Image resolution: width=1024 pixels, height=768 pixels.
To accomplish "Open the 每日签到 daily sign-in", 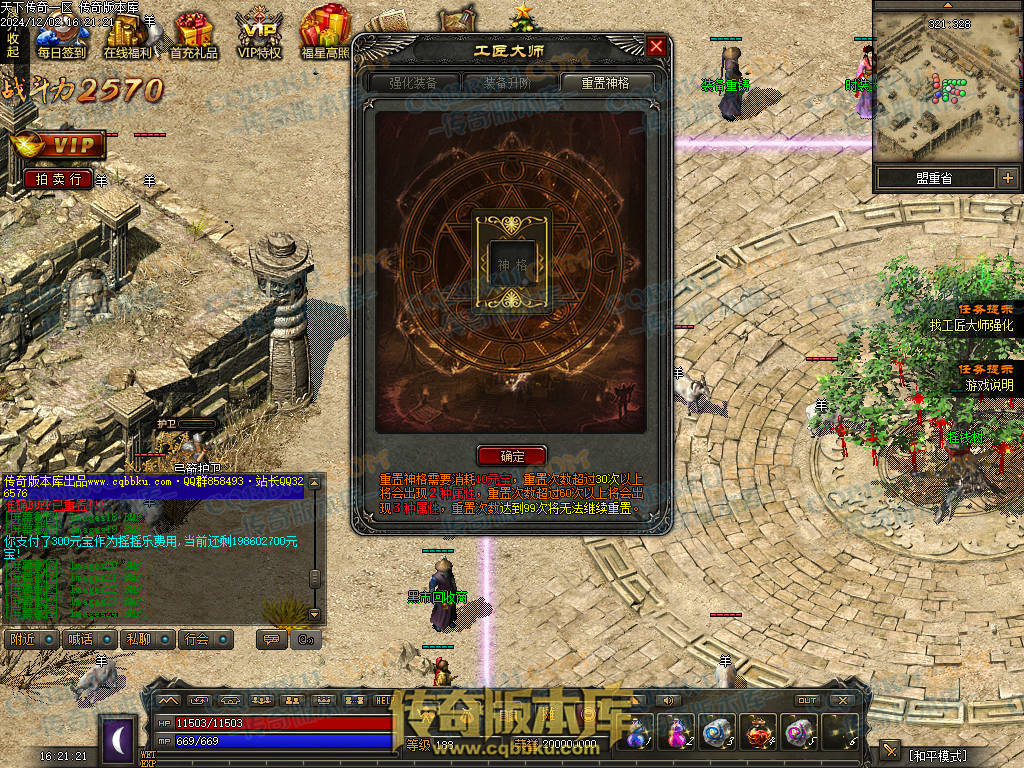I will coord(61,36).
